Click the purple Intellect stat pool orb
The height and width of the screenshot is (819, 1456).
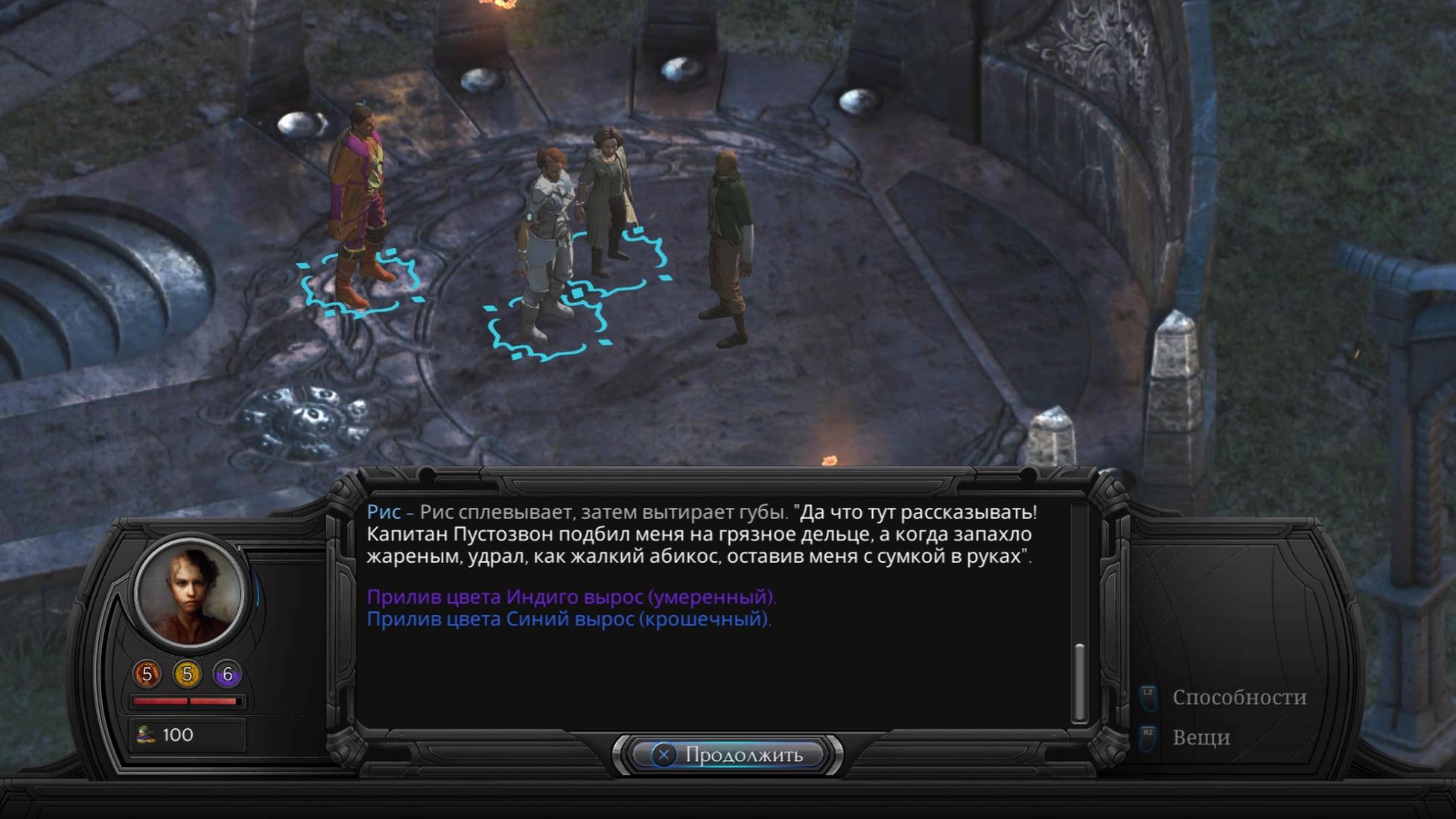[x=227, y=675]
